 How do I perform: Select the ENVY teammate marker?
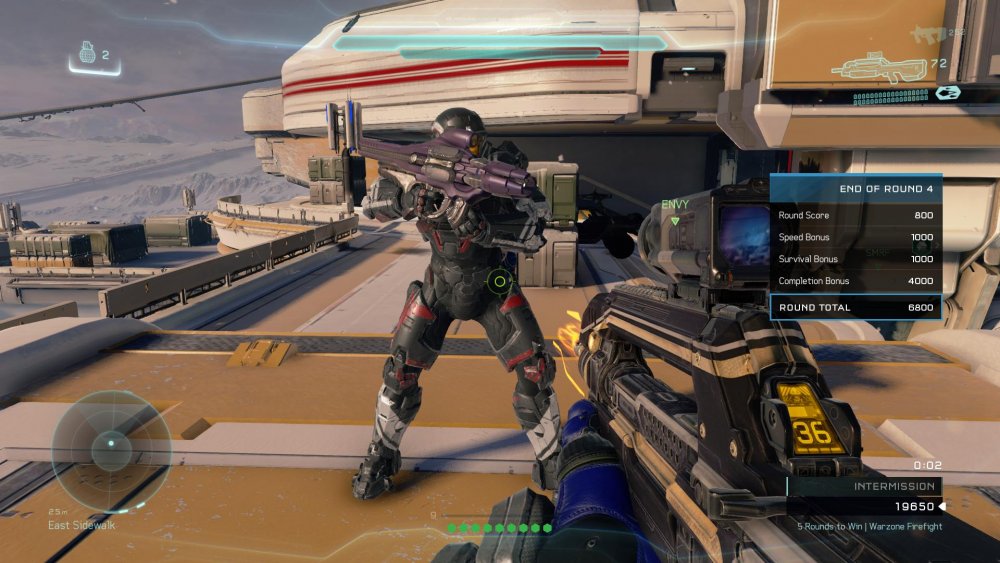[x=675, y=205]
